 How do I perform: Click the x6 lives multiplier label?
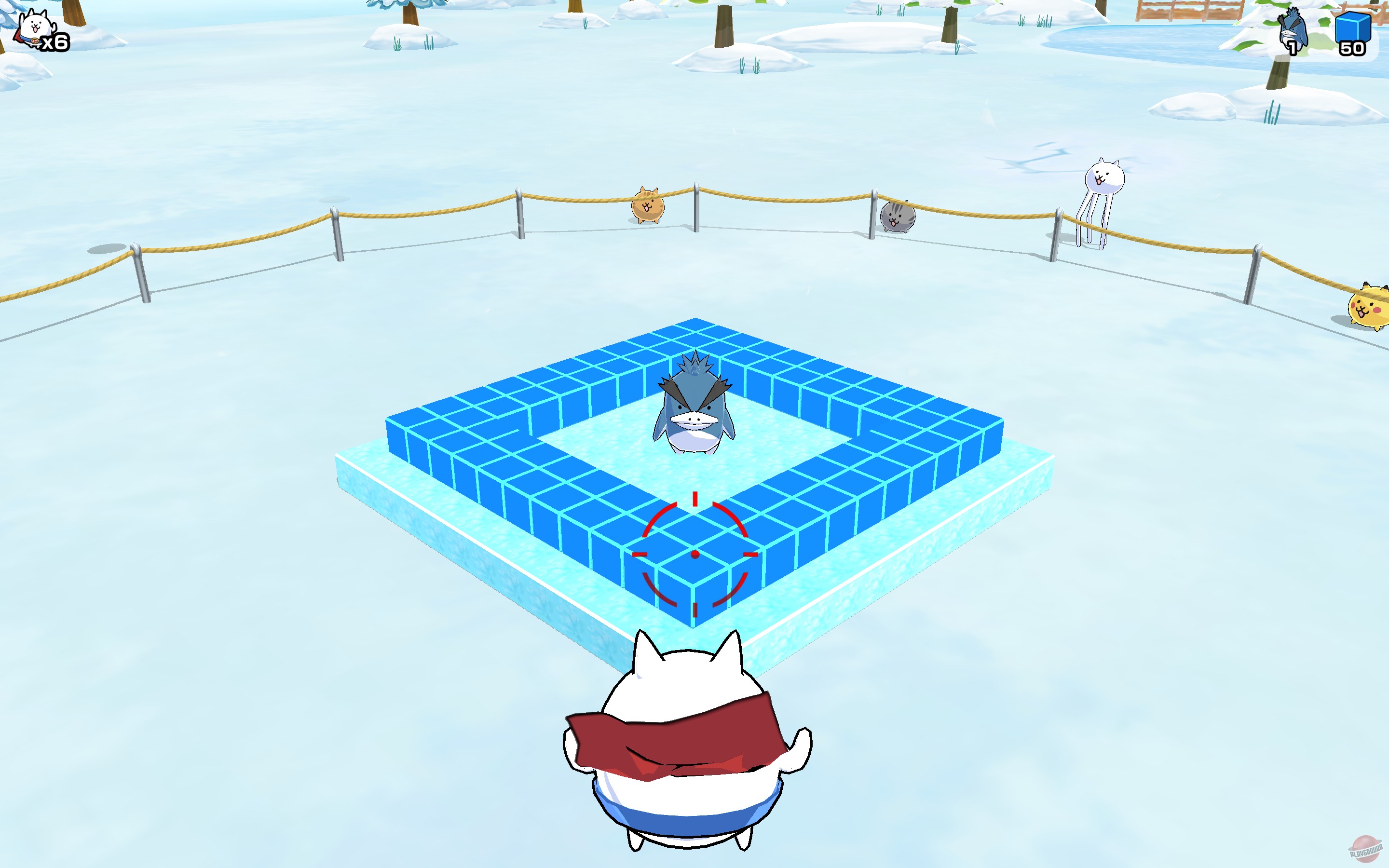tap(54, 41)
